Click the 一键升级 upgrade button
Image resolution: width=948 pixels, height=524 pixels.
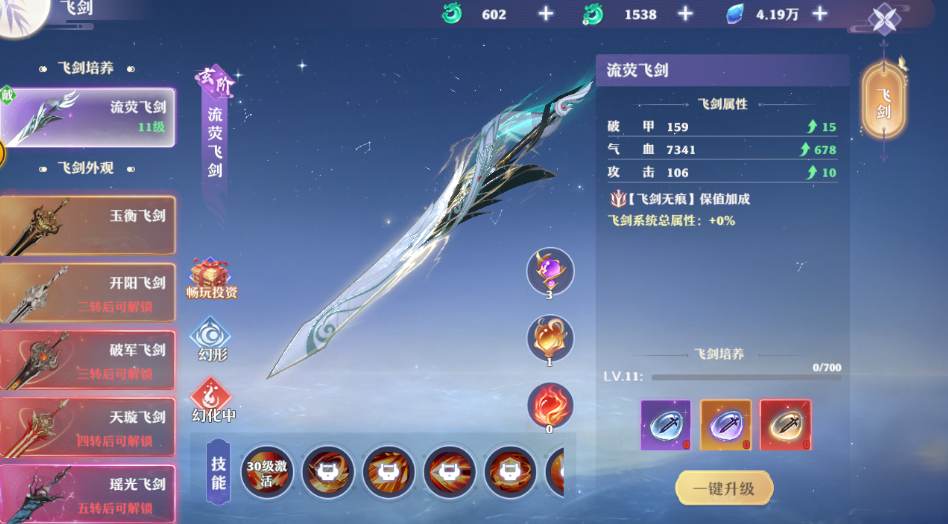(x=724, y=488)
